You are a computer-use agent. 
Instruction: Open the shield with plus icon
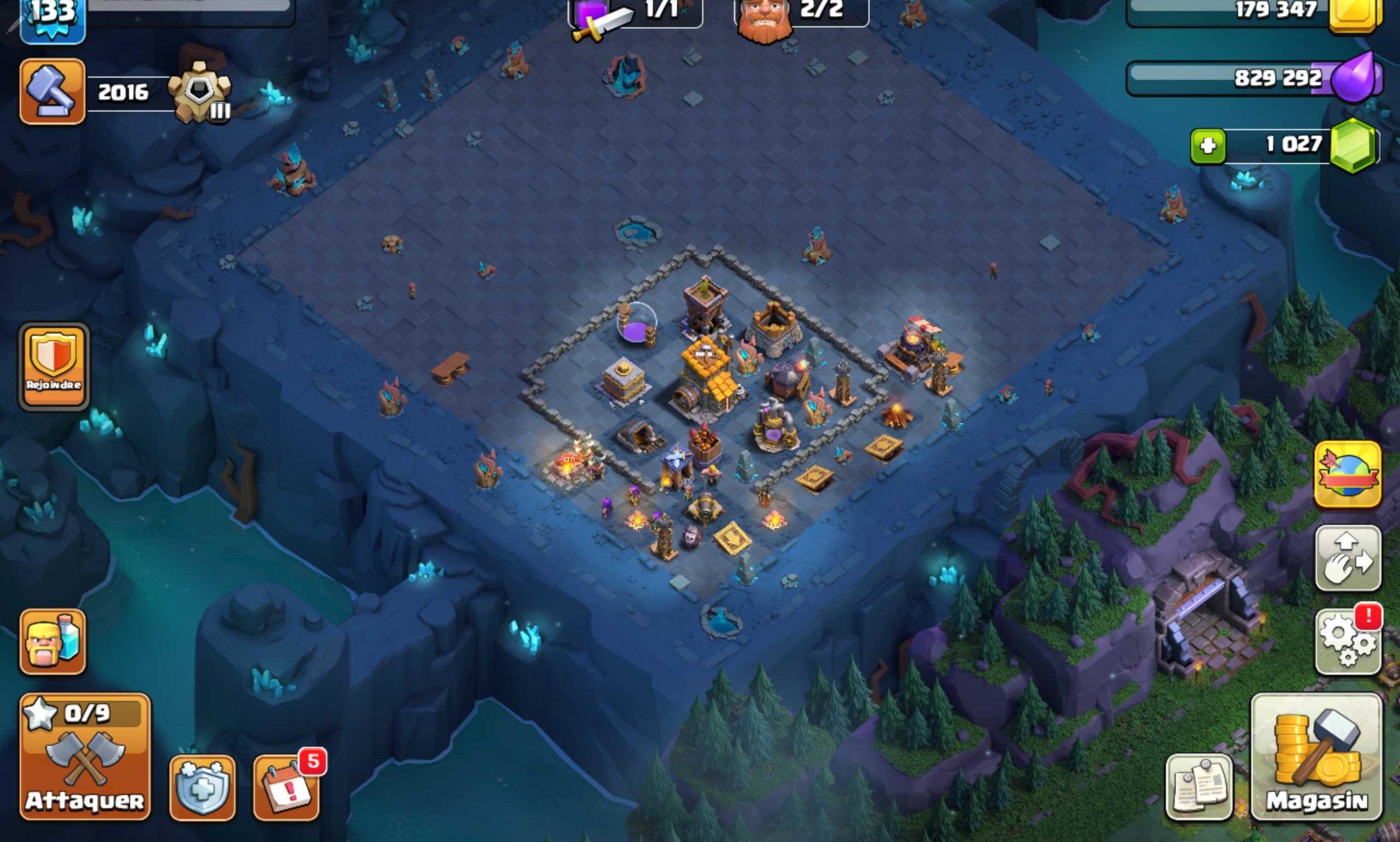pos(202,787)
